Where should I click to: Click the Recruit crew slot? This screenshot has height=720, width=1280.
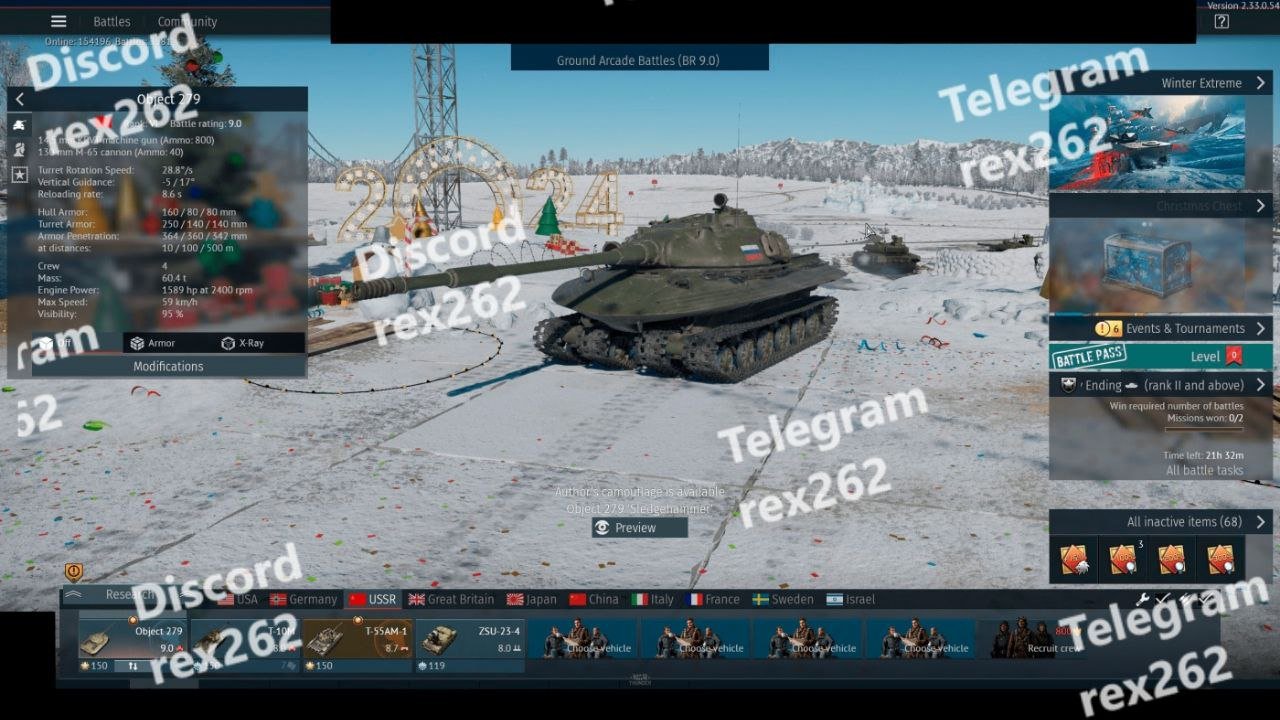coord(1033,639)
